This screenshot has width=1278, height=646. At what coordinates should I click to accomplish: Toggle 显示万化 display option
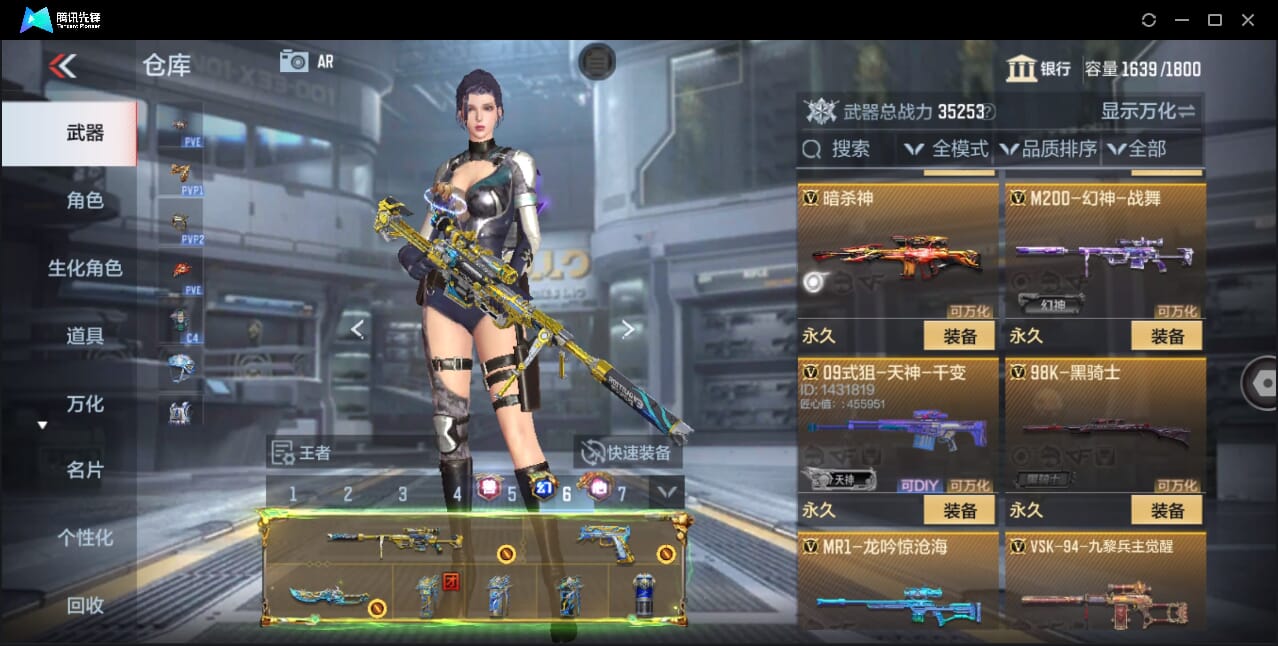[x=1147, y=111]
